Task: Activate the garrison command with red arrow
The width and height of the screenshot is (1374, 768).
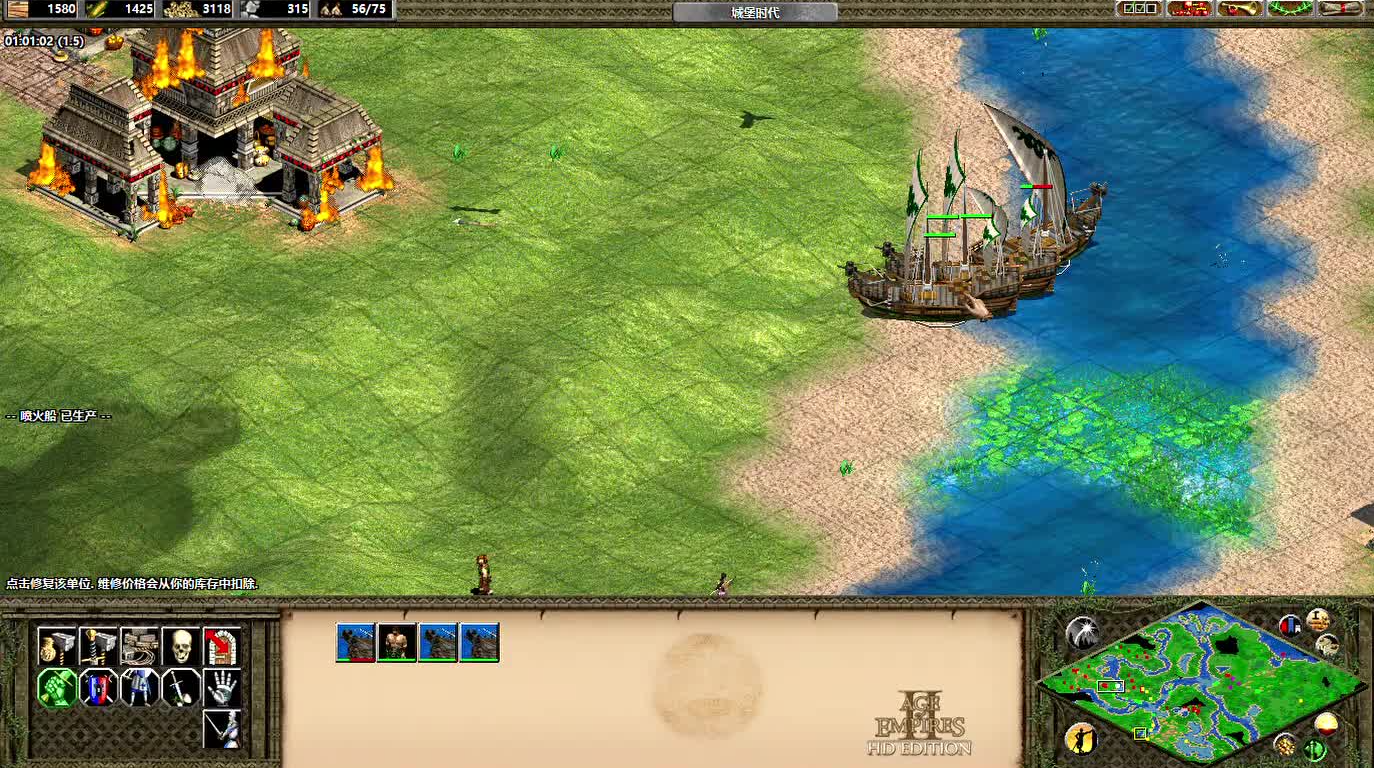Action: pyautogui.click(x=221, y=647)
